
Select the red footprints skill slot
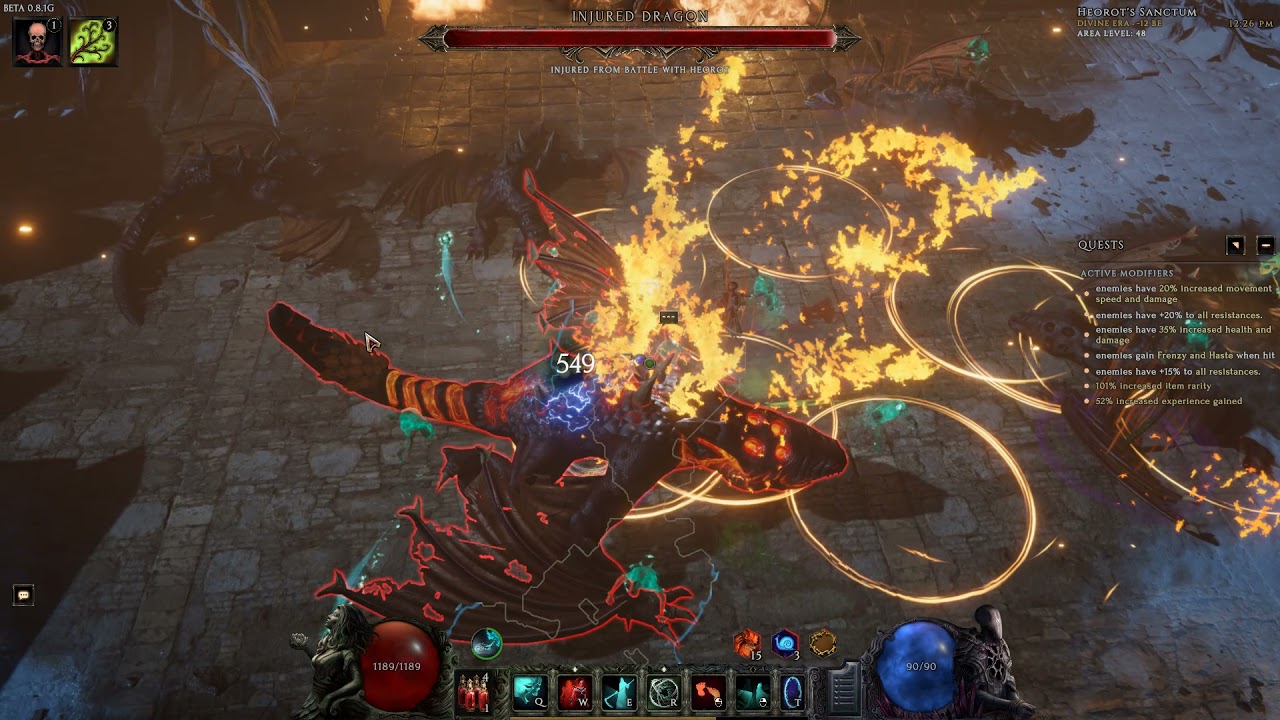tap(708, 691)
